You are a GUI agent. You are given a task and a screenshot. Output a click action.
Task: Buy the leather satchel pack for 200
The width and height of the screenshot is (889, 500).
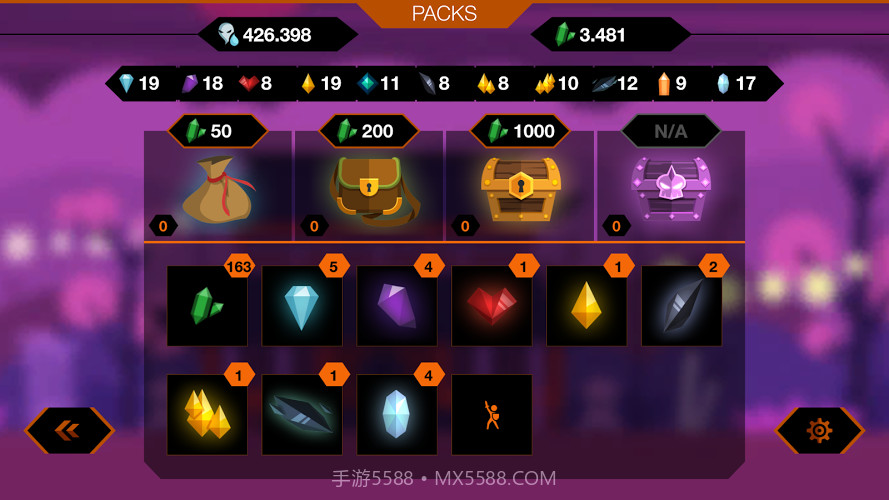click(369, 188)
